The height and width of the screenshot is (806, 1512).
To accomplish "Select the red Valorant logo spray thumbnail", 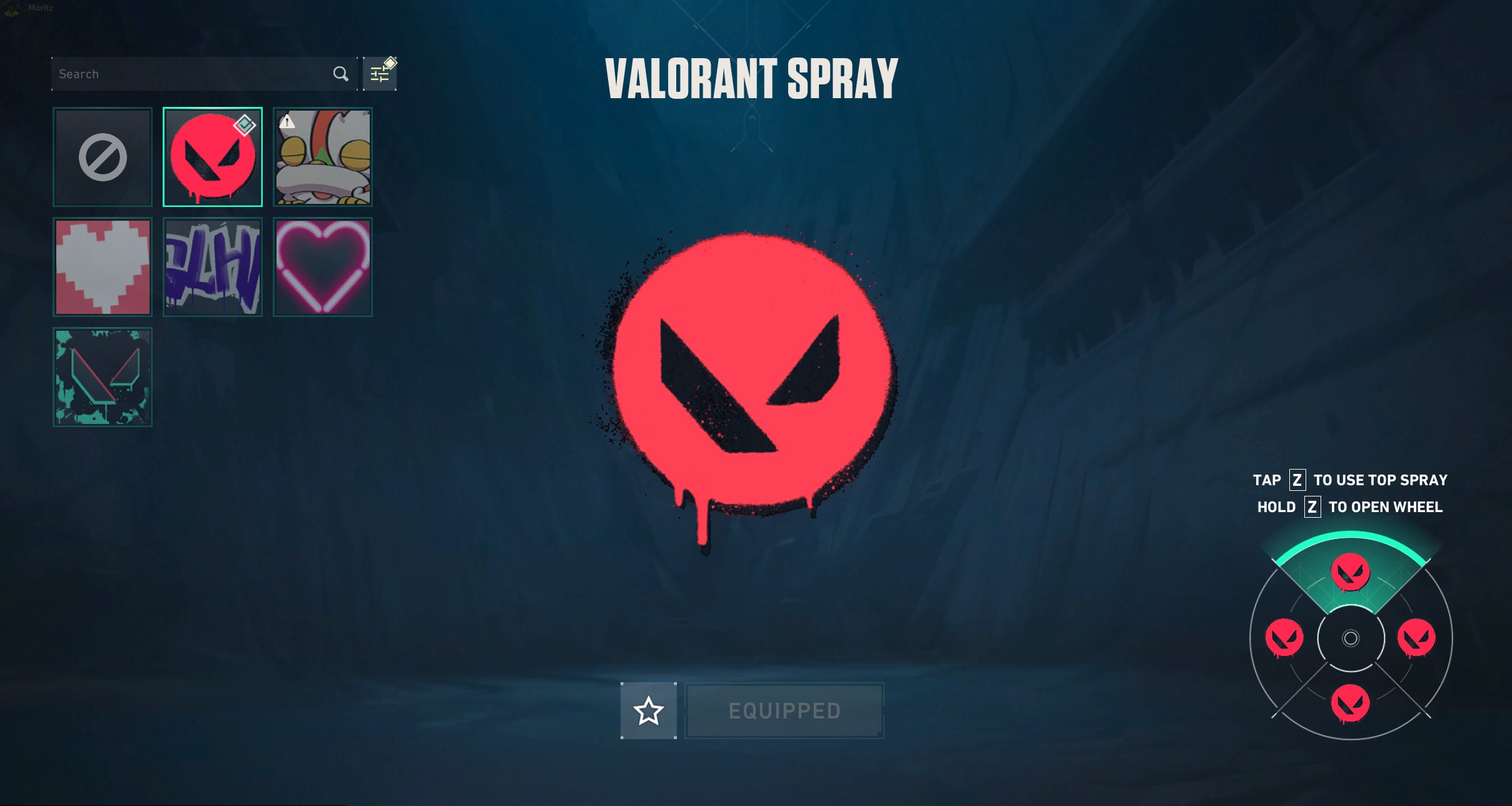I will pyautogui.click(x=213, y=157).
